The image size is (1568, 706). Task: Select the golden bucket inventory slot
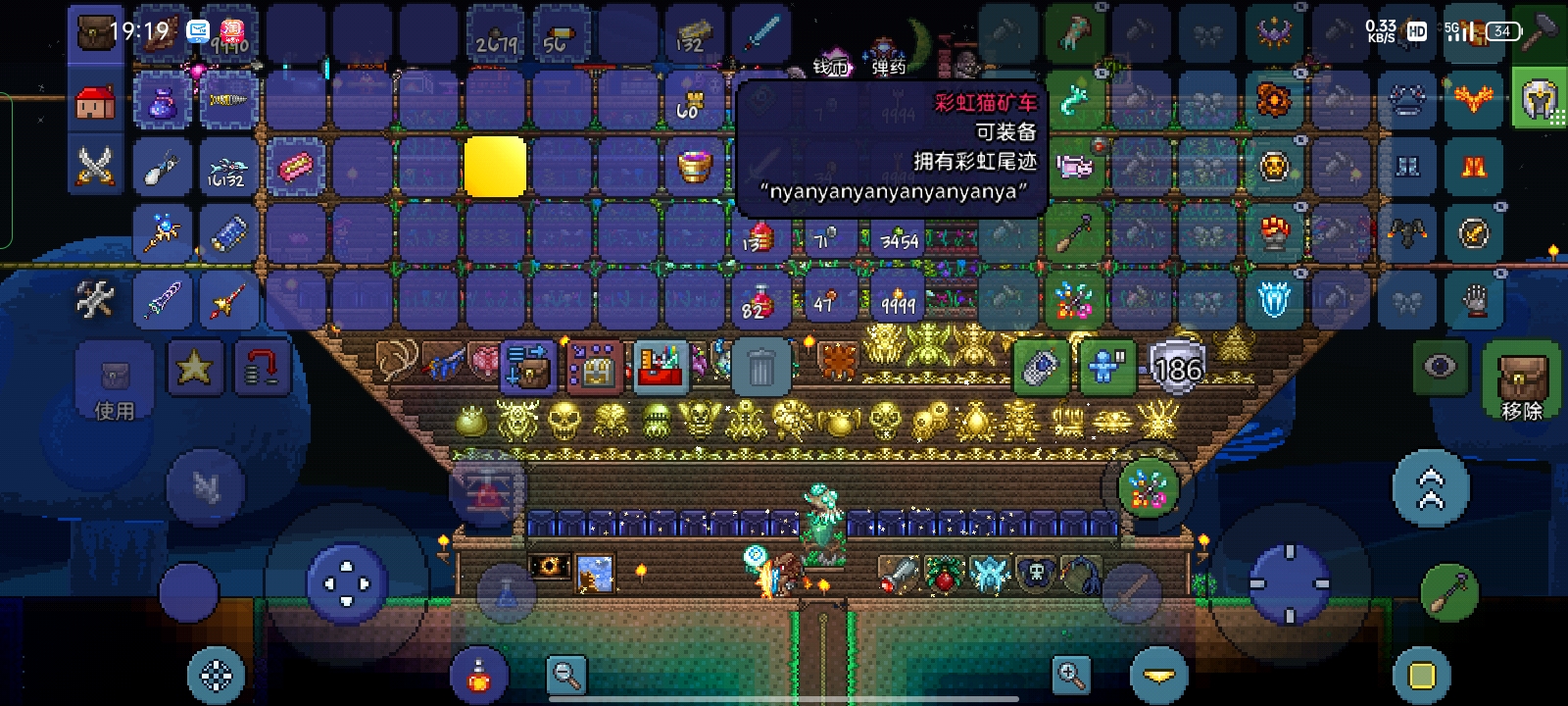click(x=695, y=167)
